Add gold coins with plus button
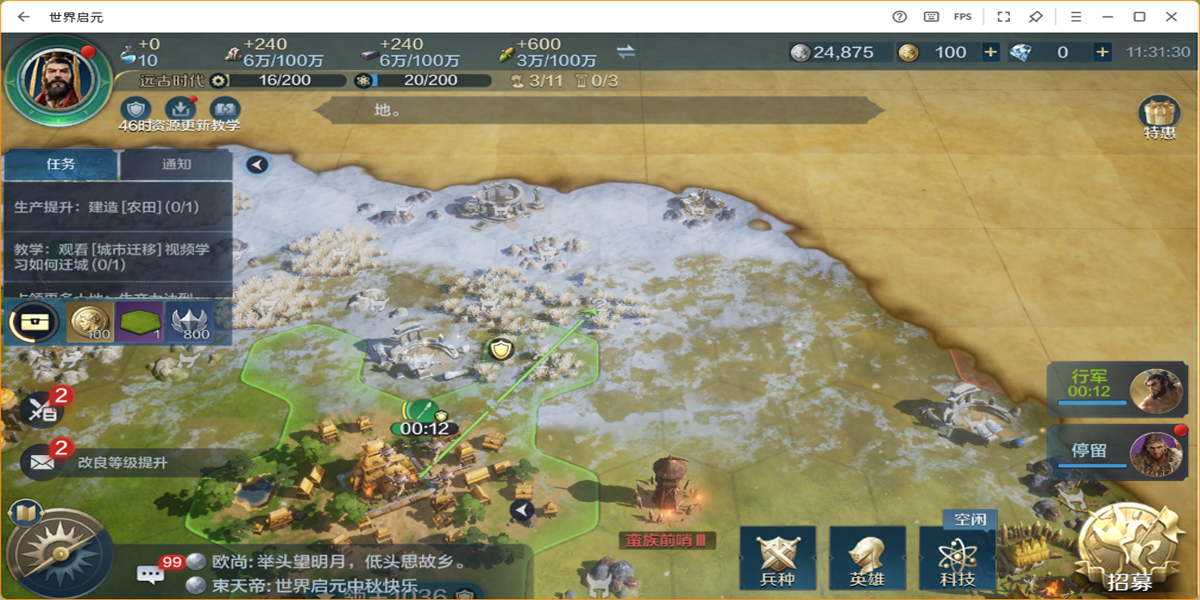Image resolution: width=1200 pixels, height=600 pixels. tap(990, 52)
